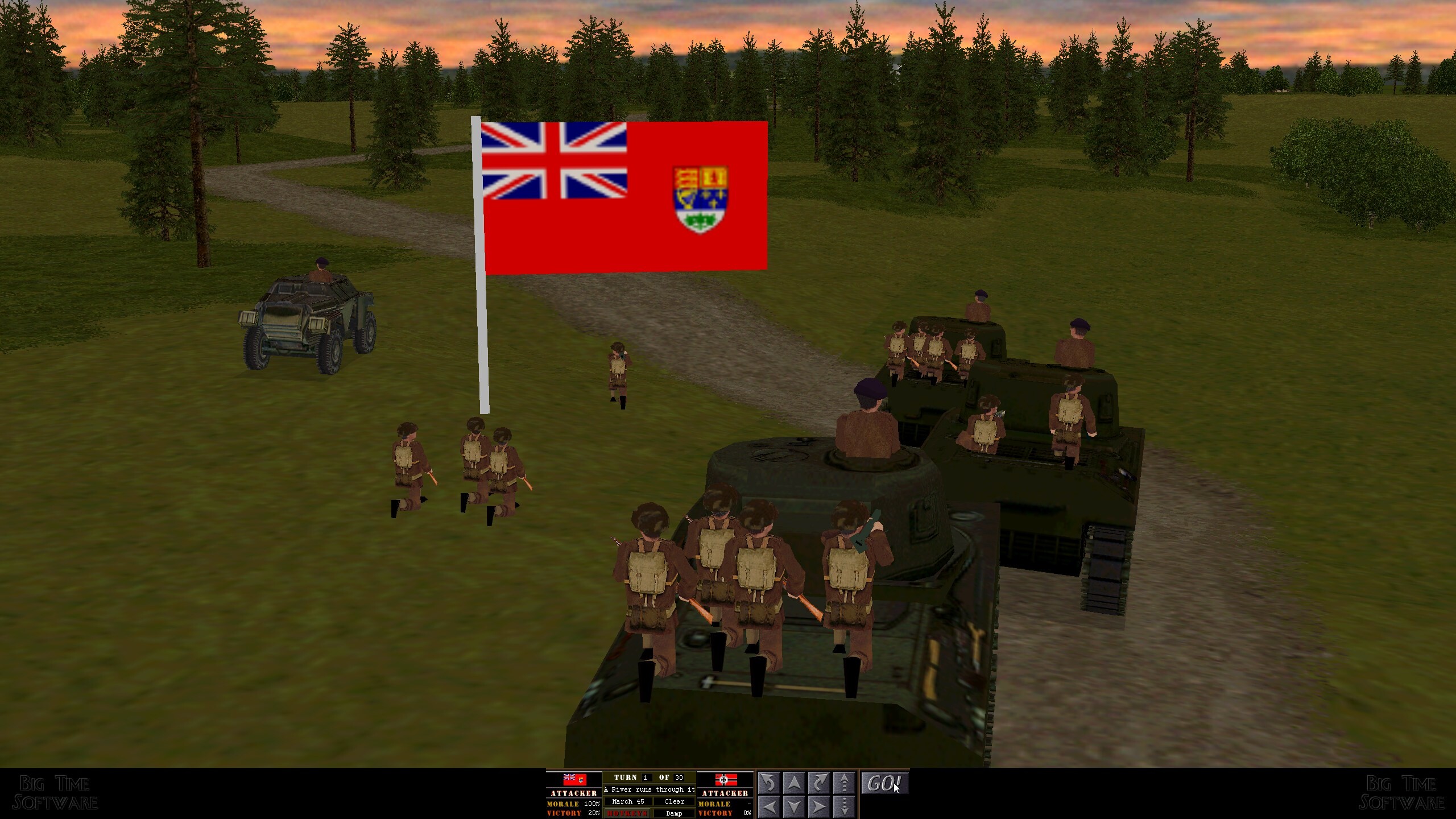Rotate the camera right using the curved arrow
The width and height of the screenshot is (1456, 819).
click(x=819, y=783)
